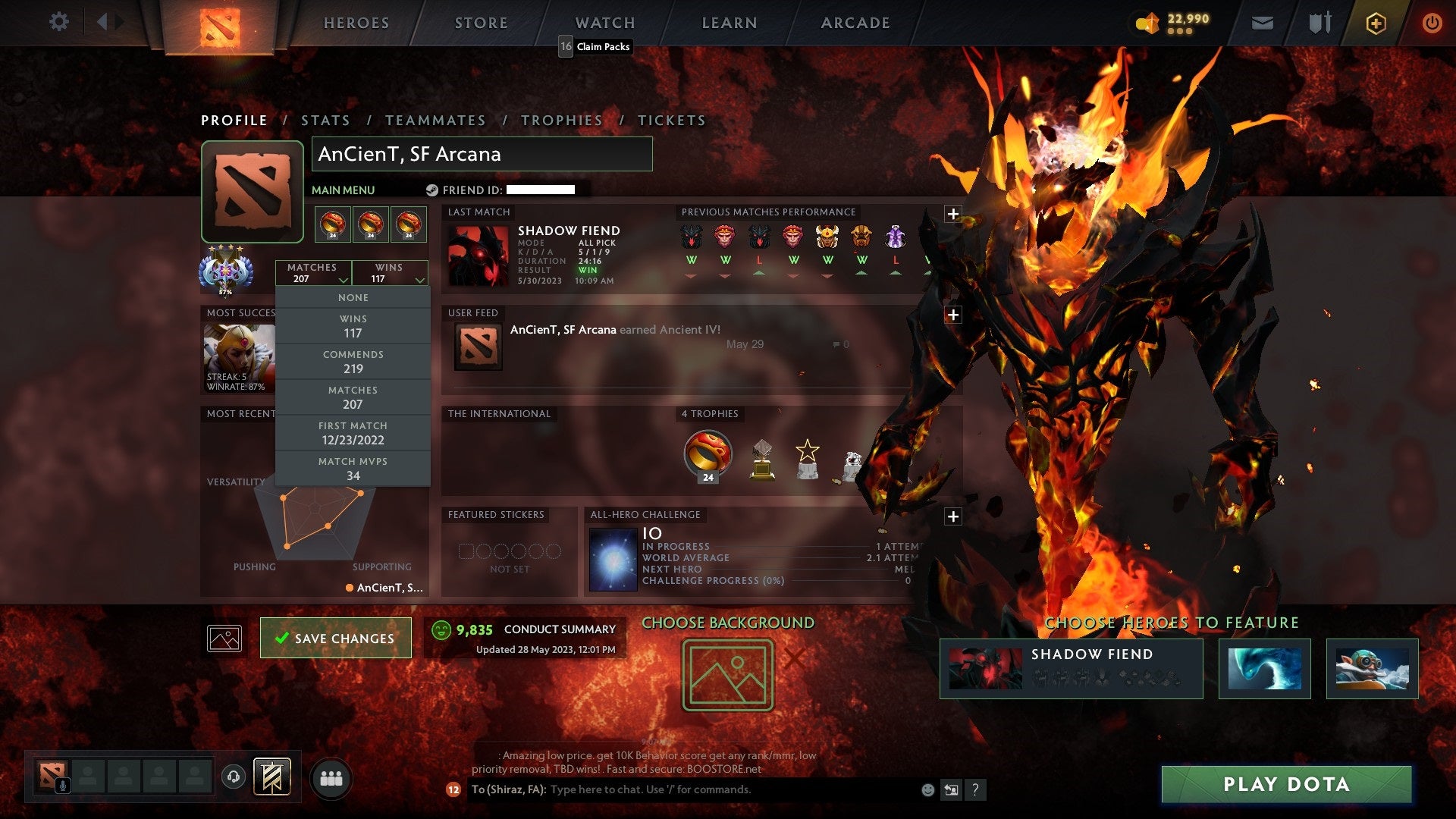The width and height of the screenshot is (1456, 819).
Task: Click the SAVE CHANGES button
Action: pyautogui.click(x=335, y=638)
